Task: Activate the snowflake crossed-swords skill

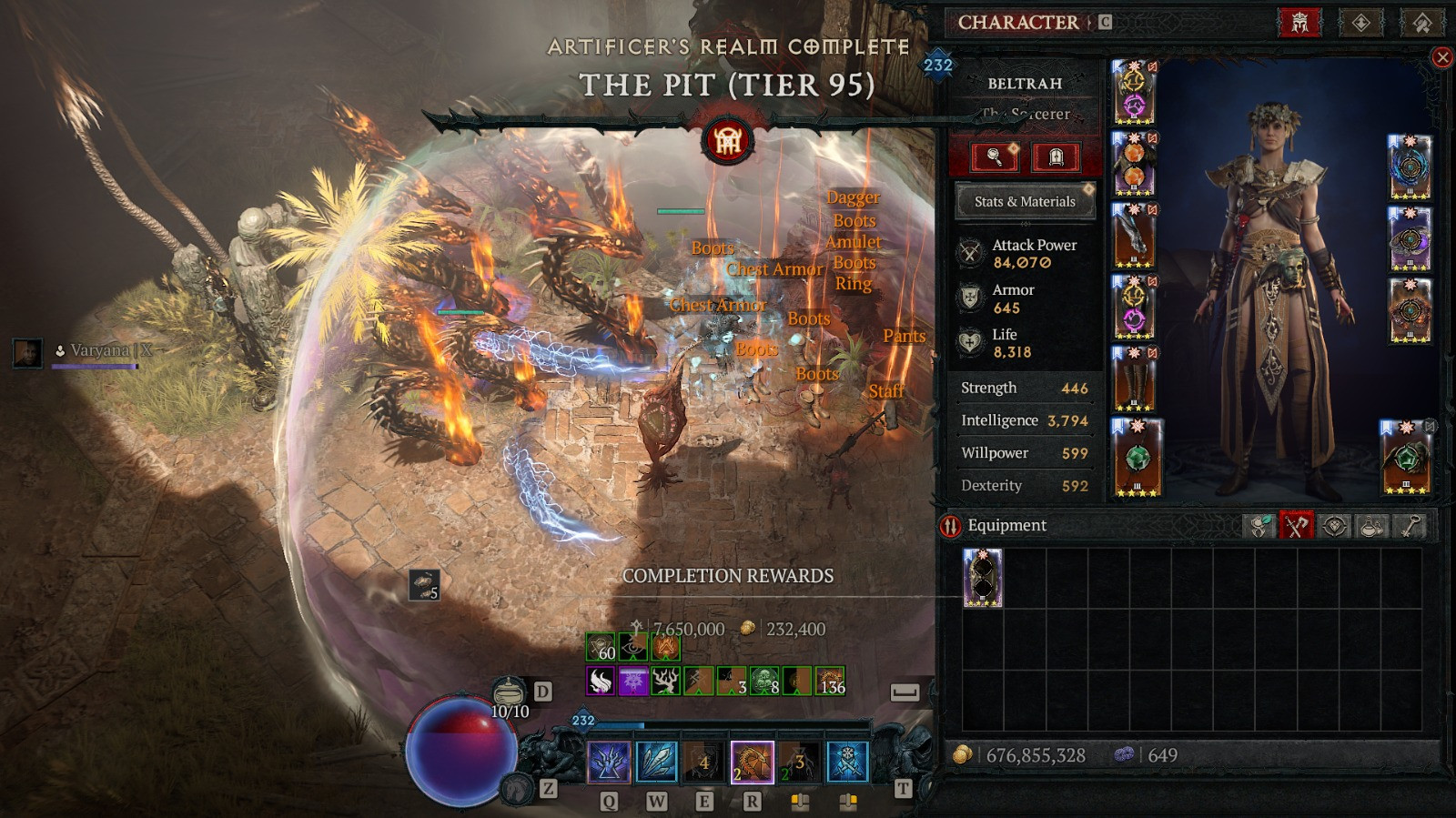Action: (x=846, y=762)
